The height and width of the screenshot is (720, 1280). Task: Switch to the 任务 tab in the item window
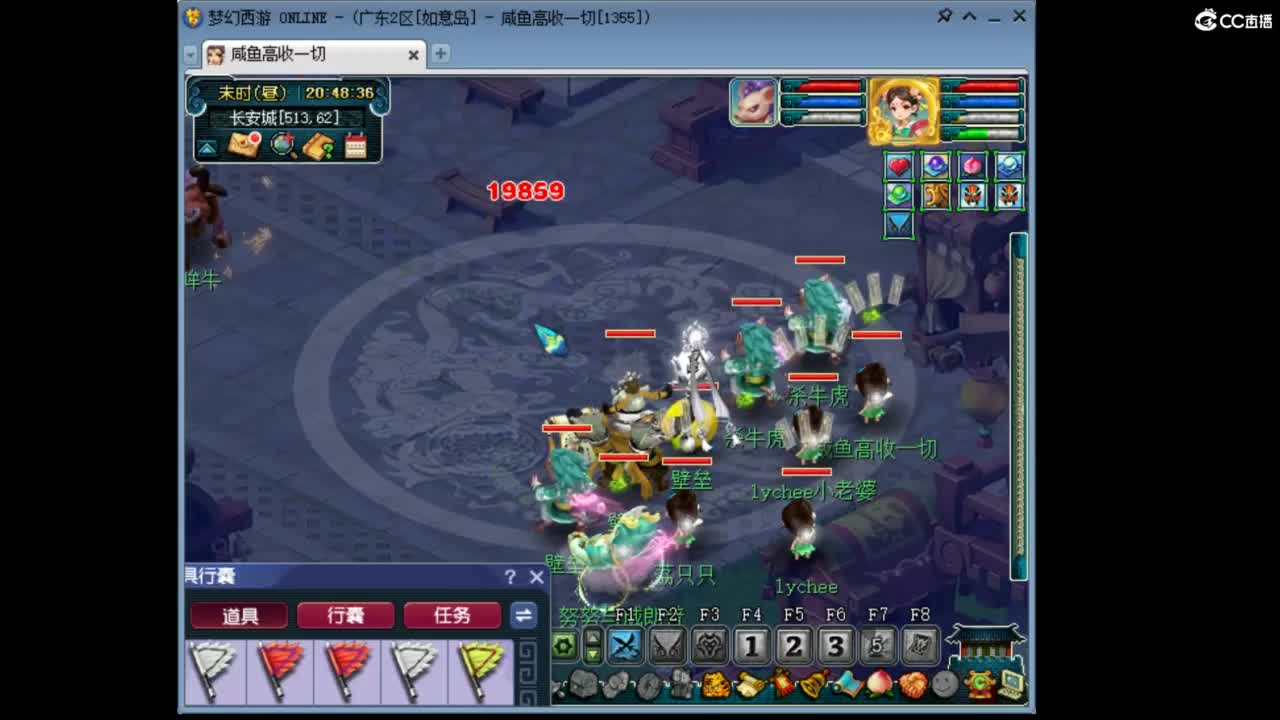(452, 616)
